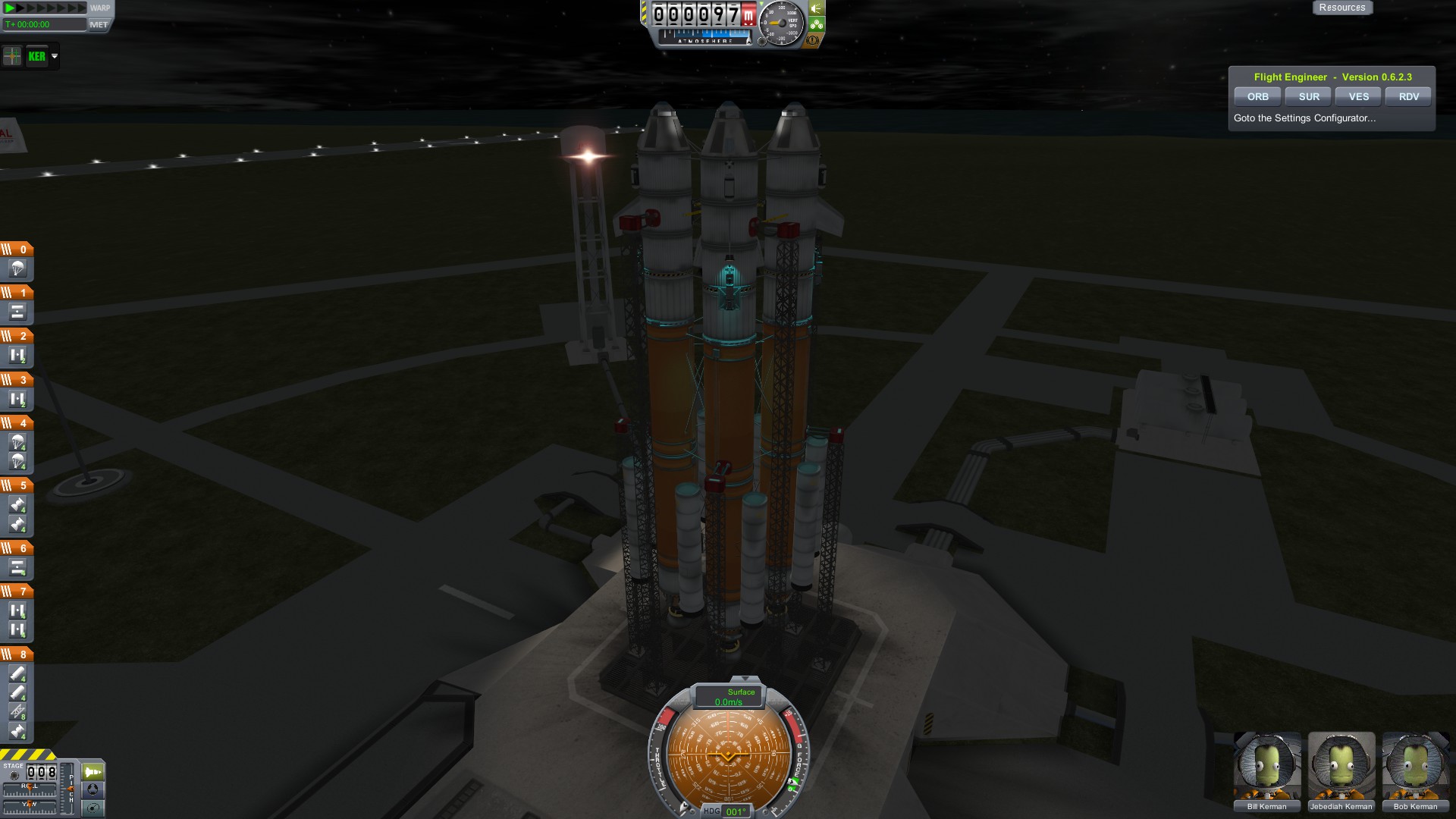The height and width of the screenshot is (819, 1456).
Task: Select the Staging mode rocket button
Action: [93, 772]
